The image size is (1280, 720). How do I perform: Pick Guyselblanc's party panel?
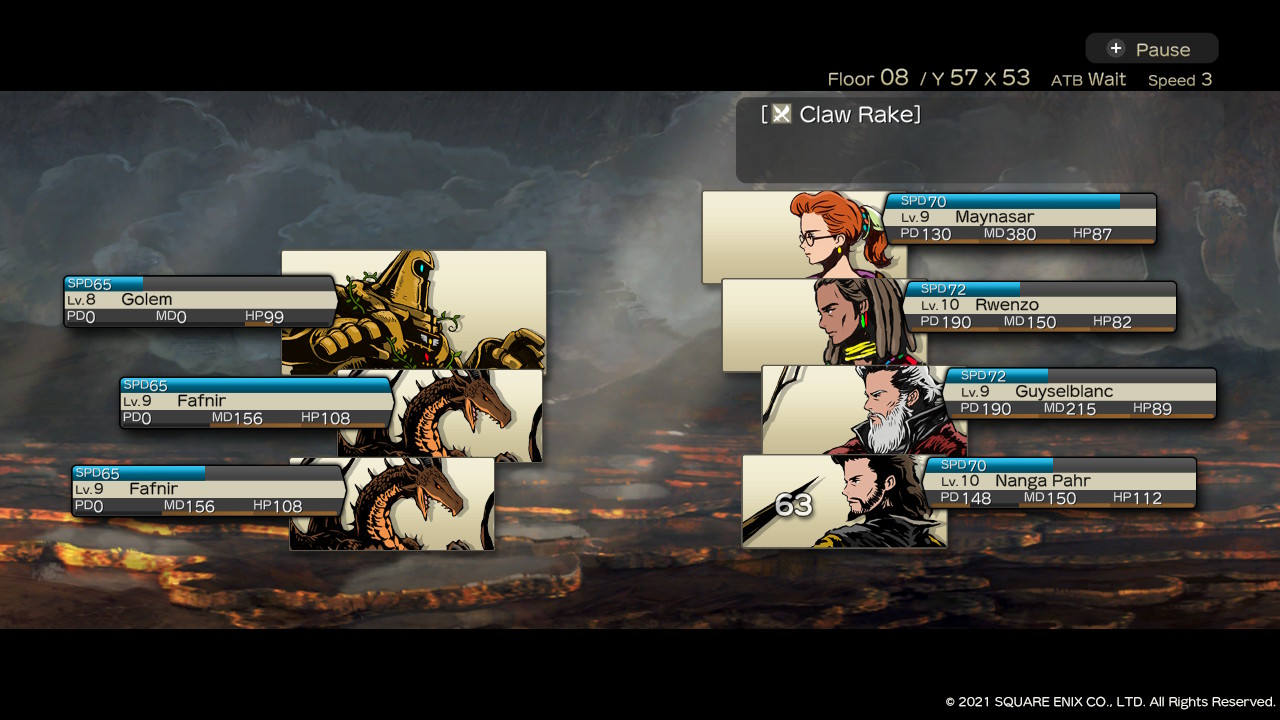(1080, 393)
